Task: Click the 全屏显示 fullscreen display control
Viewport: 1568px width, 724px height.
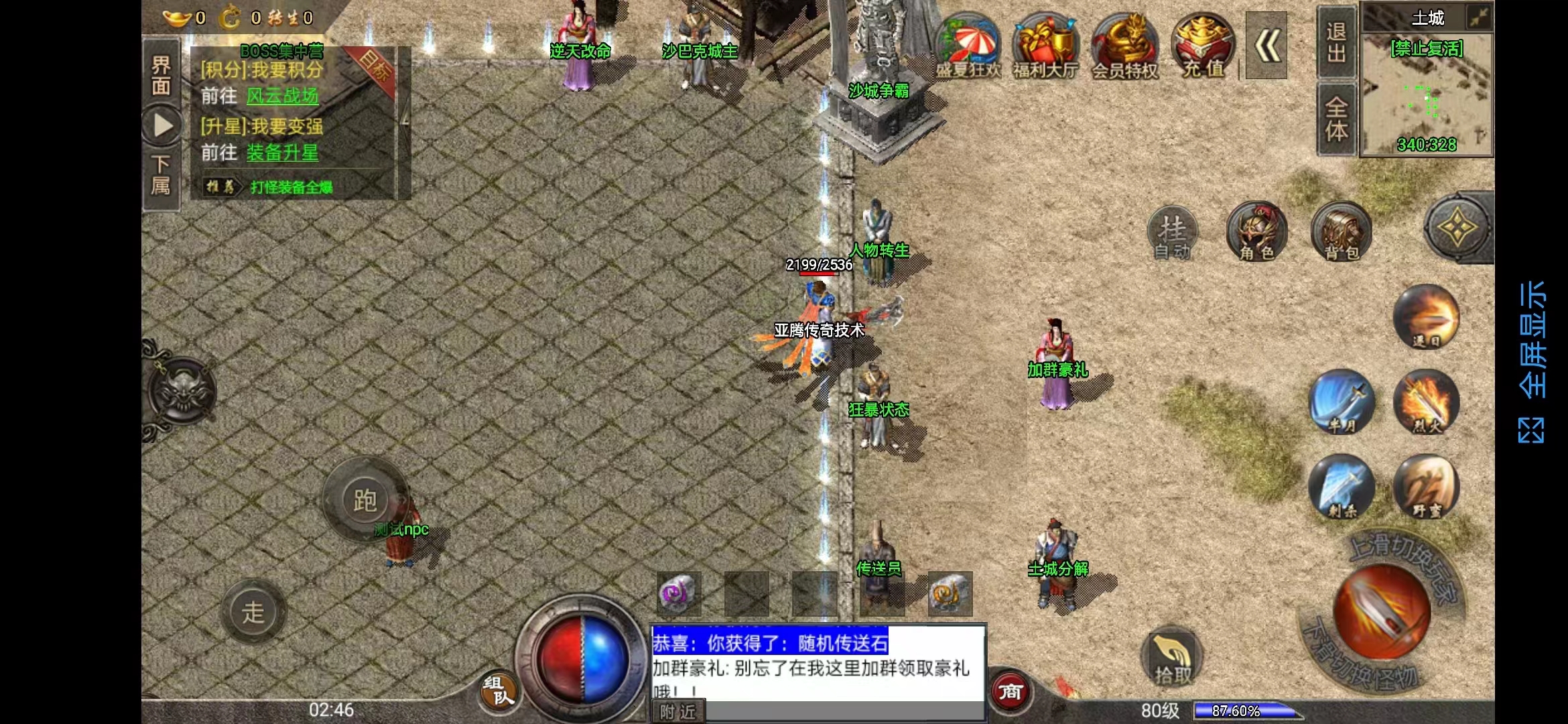Action: [x=1532, y=361]
